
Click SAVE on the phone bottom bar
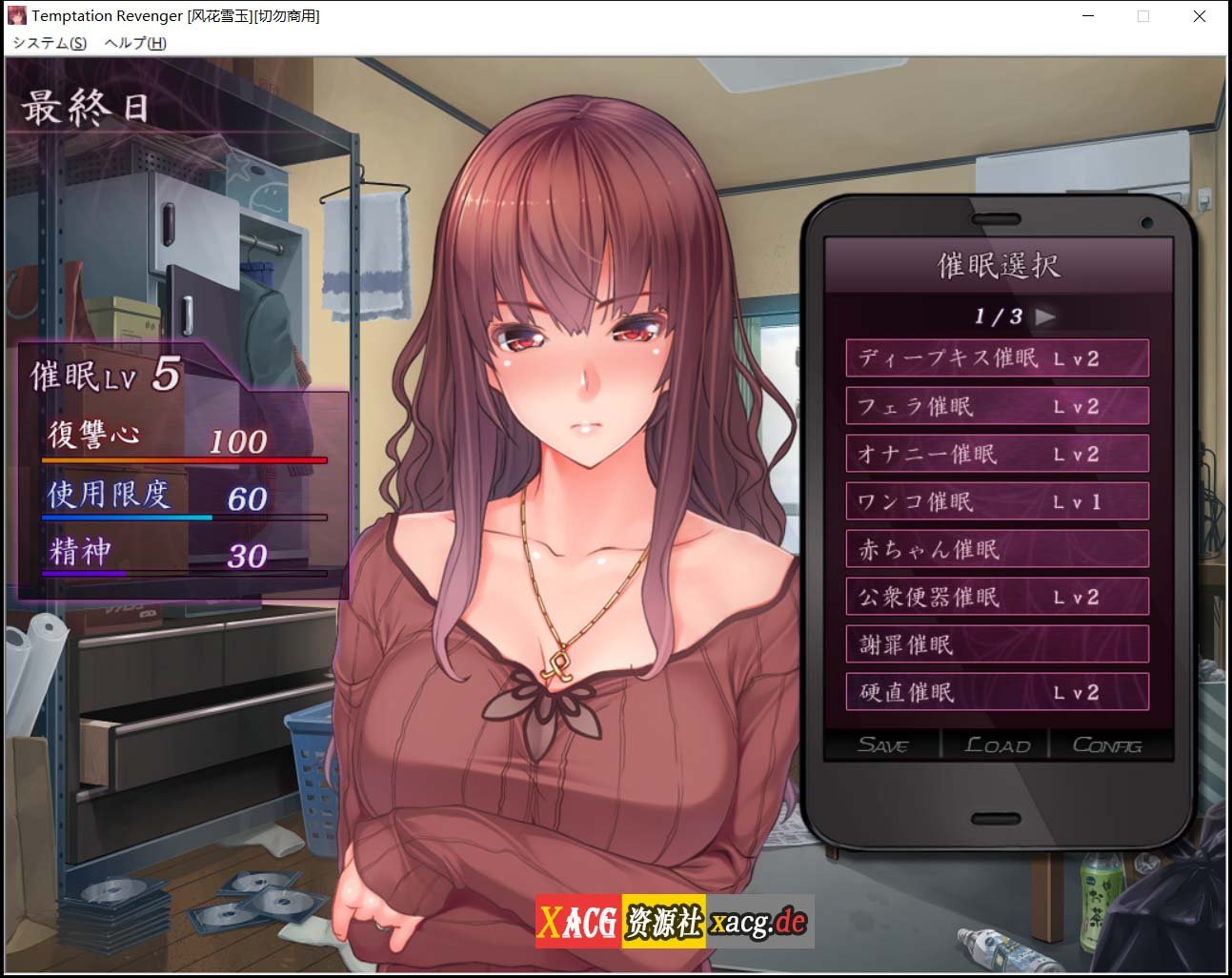[885, 745]
